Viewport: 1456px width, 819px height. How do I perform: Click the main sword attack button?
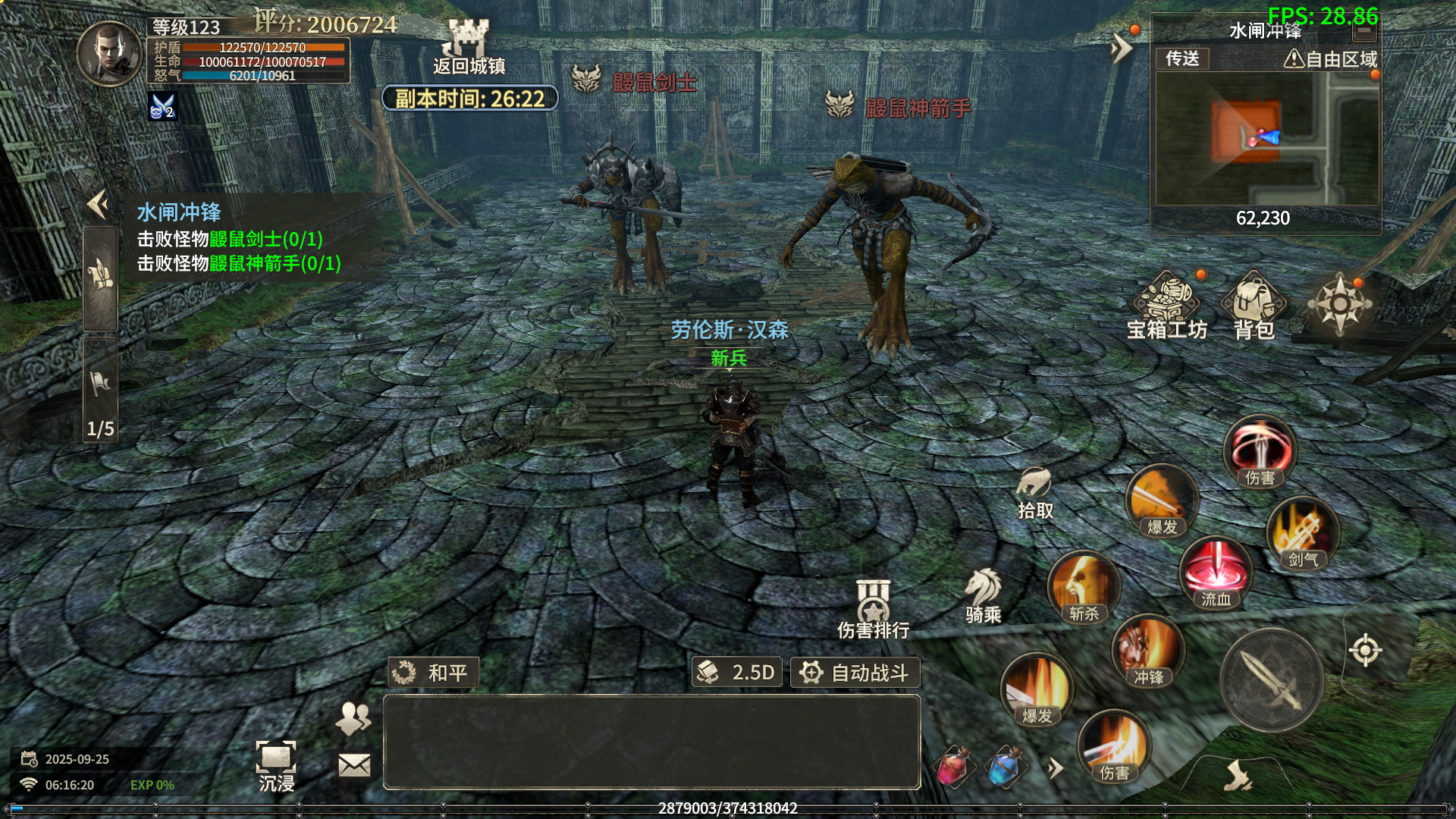click(x=1272, y=680)
